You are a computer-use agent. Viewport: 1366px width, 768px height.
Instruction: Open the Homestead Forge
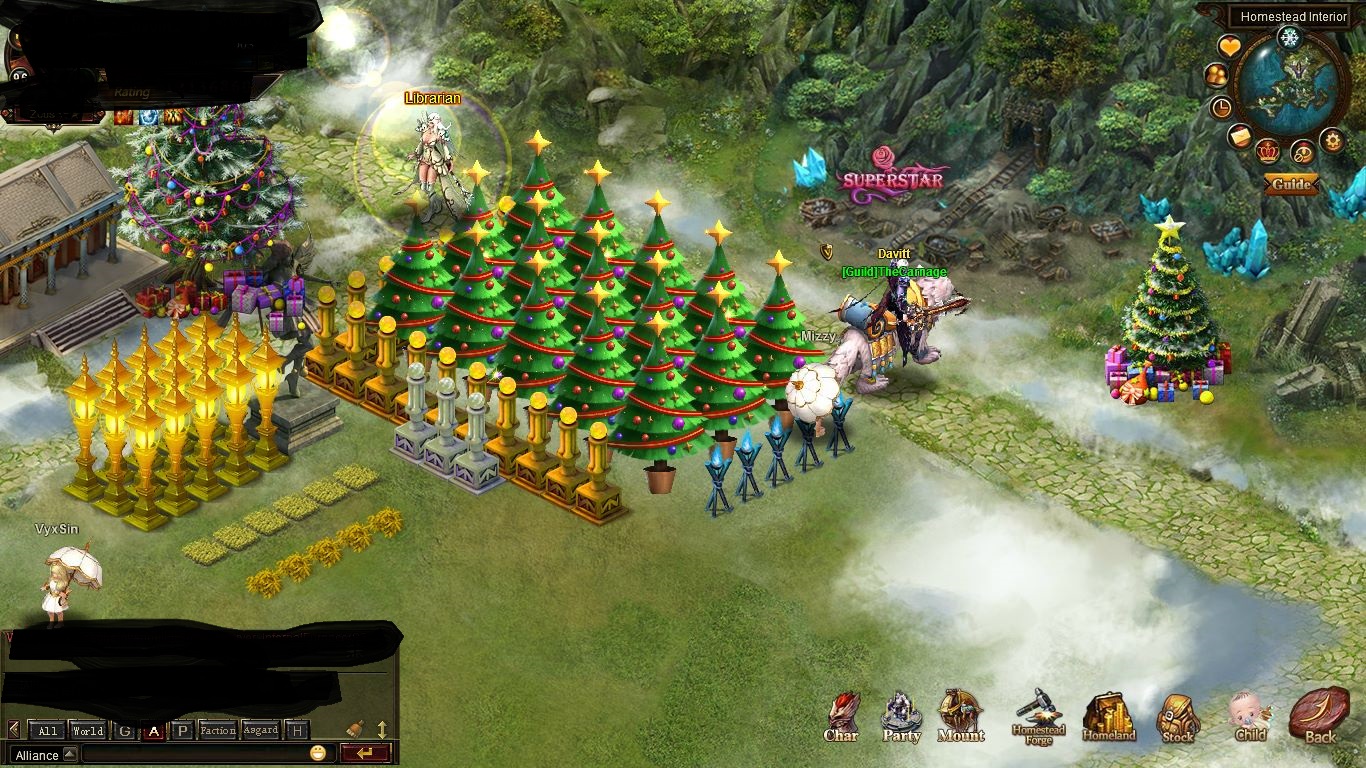[1039, 716]
